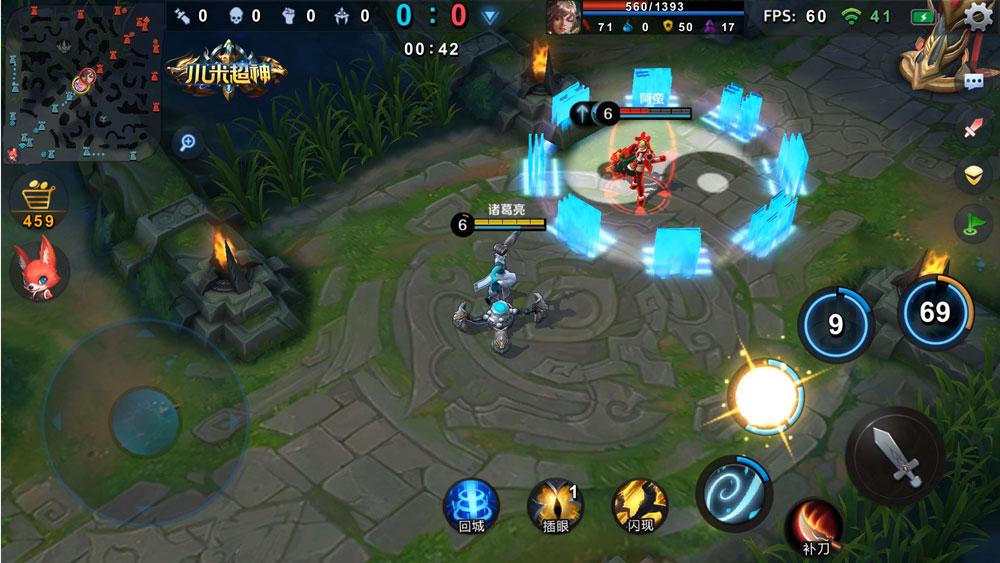
Task: Click the battlefield minimap
Action: [x=83, y=82]
